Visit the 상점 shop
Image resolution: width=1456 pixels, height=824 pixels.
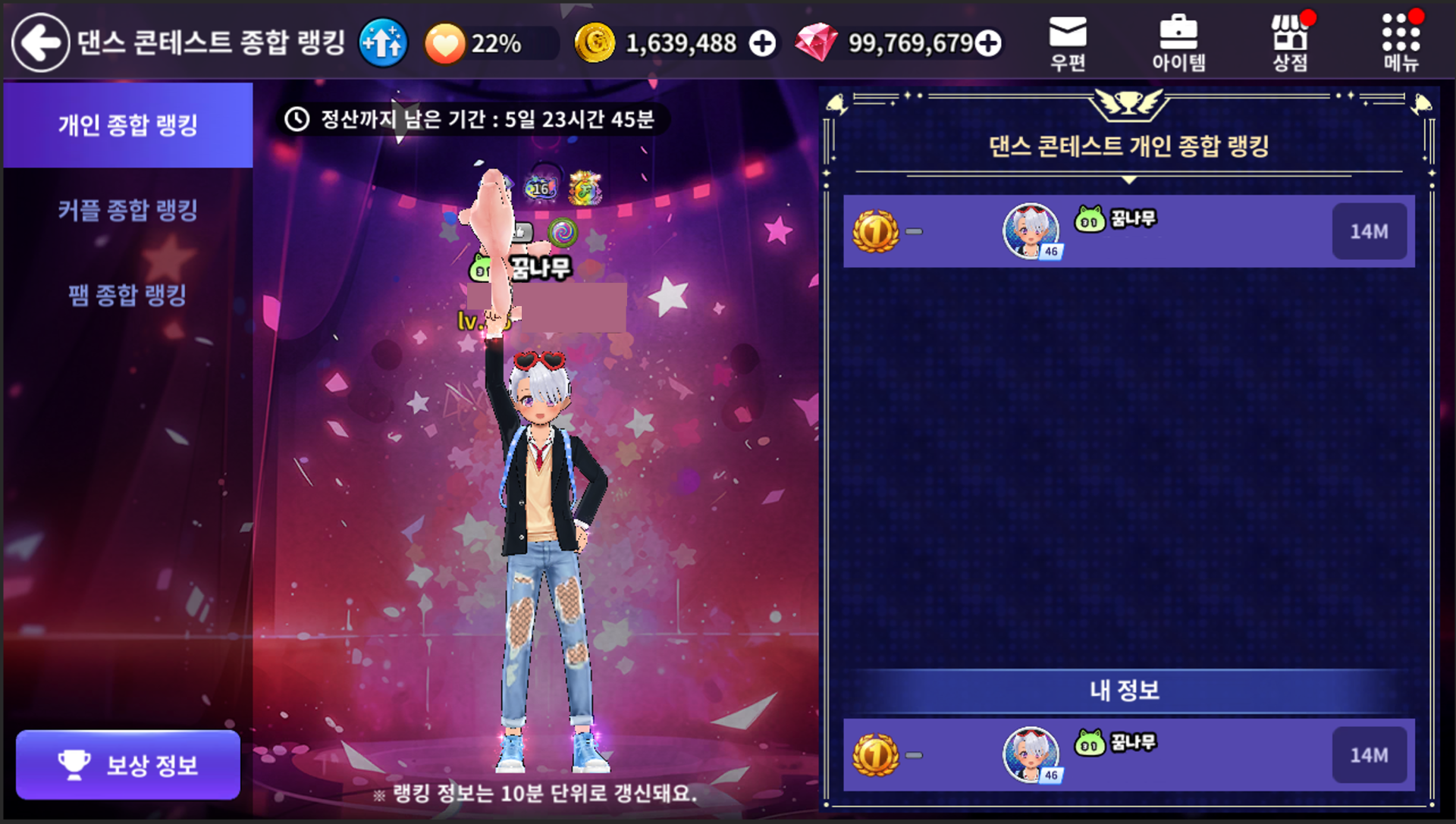(x=1290, y=43)
